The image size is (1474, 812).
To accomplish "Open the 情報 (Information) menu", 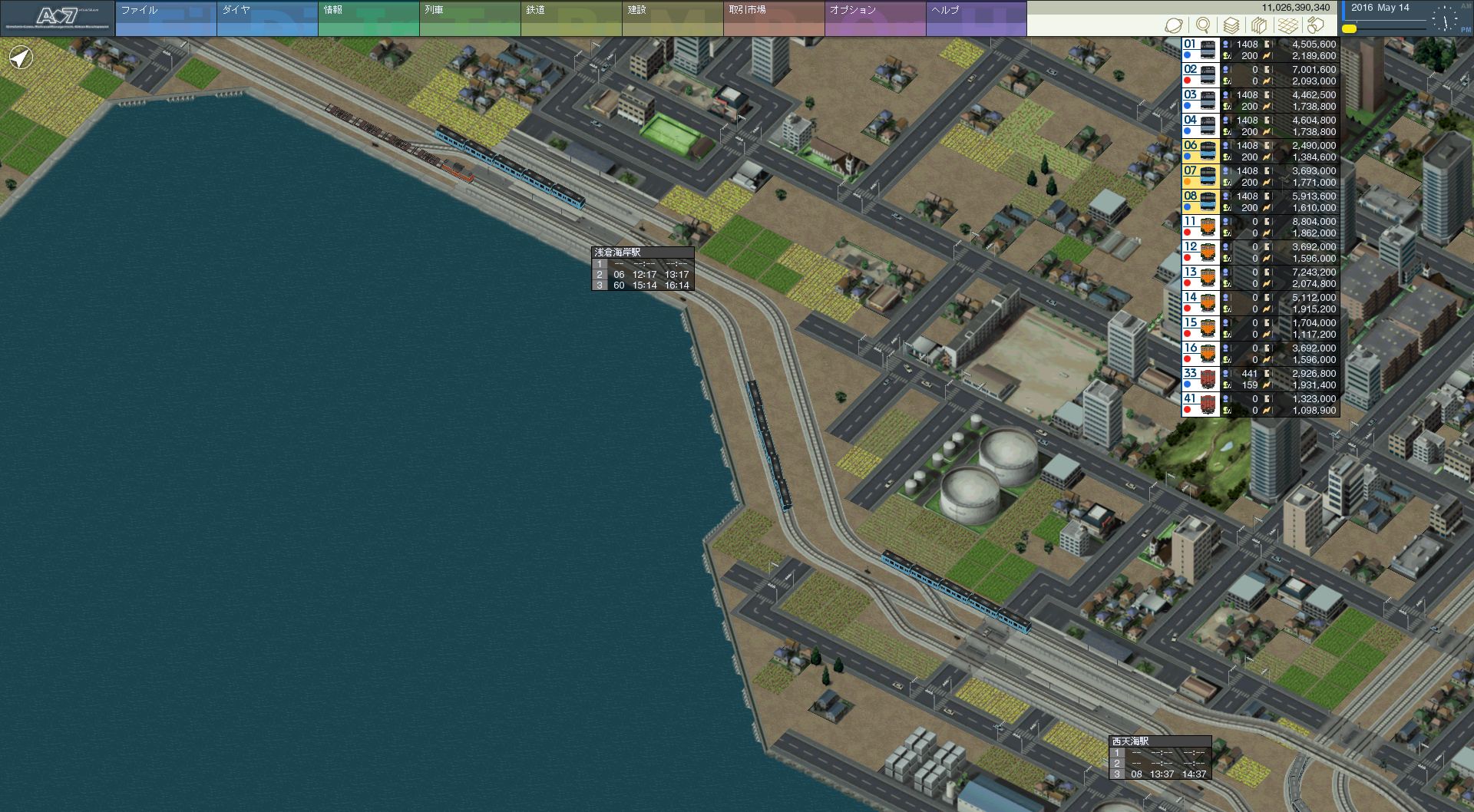I will 368,18.
